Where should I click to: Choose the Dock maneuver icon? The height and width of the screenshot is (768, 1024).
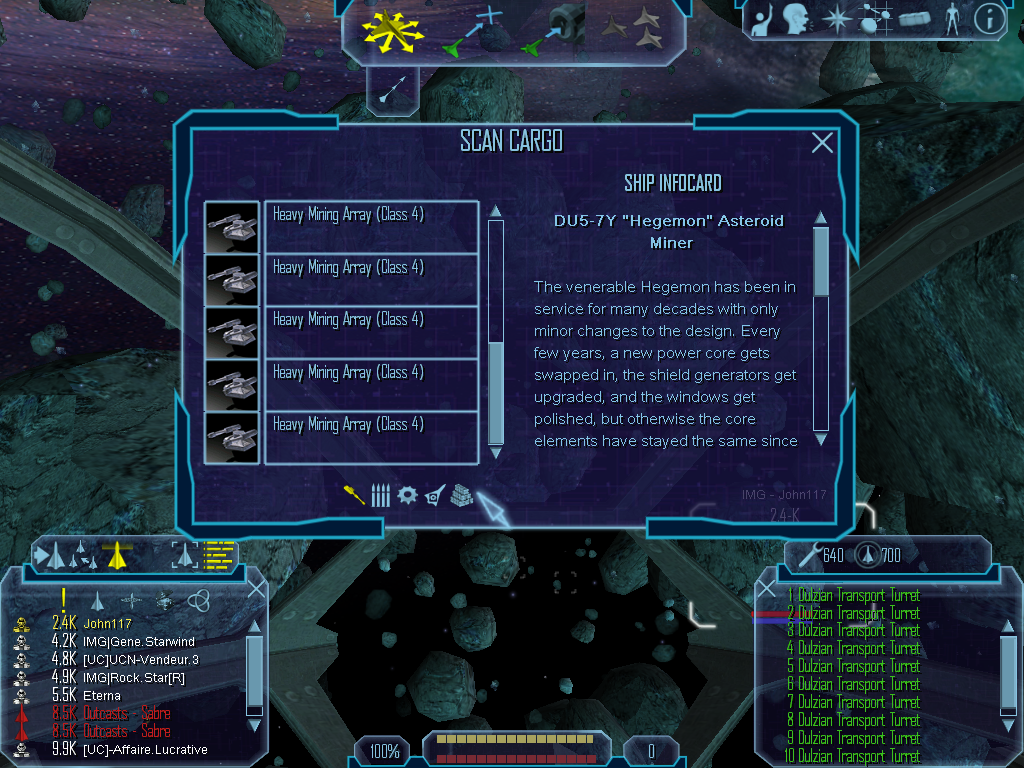point(556,30)
